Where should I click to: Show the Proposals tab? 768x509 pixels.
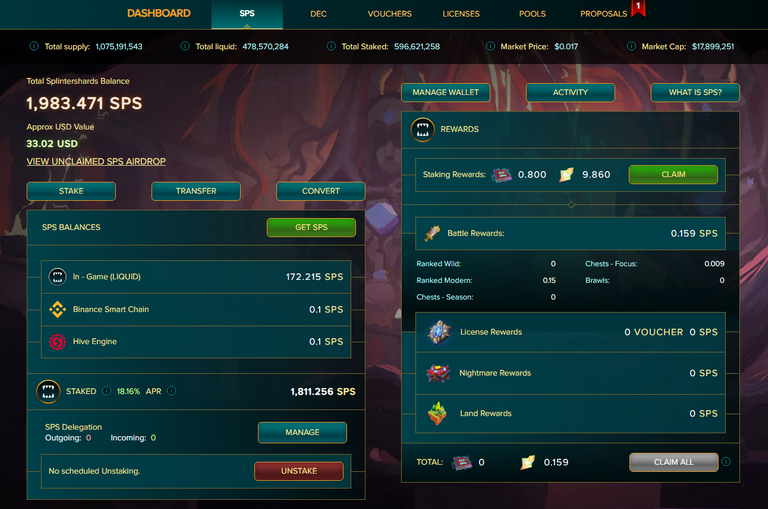coord(604,14)
